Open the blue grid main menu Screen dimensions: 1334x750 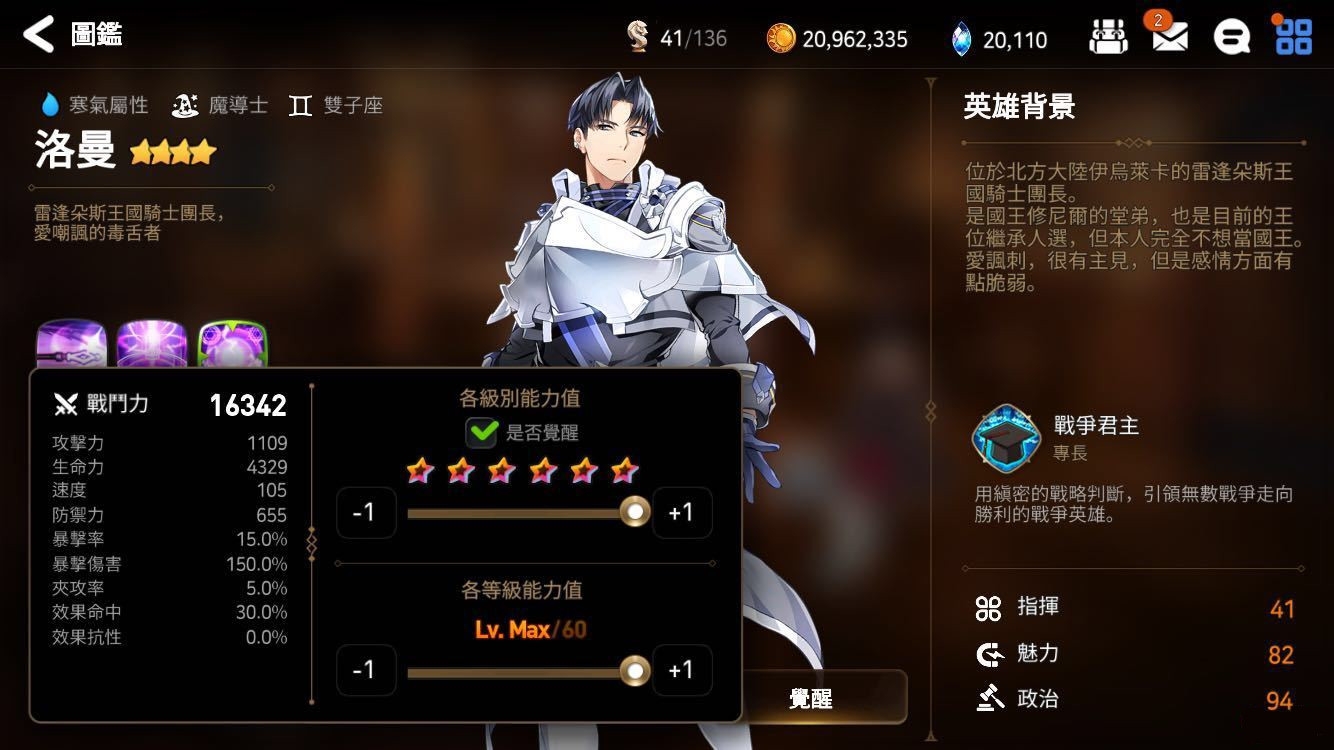click(x=1293, y=37)
